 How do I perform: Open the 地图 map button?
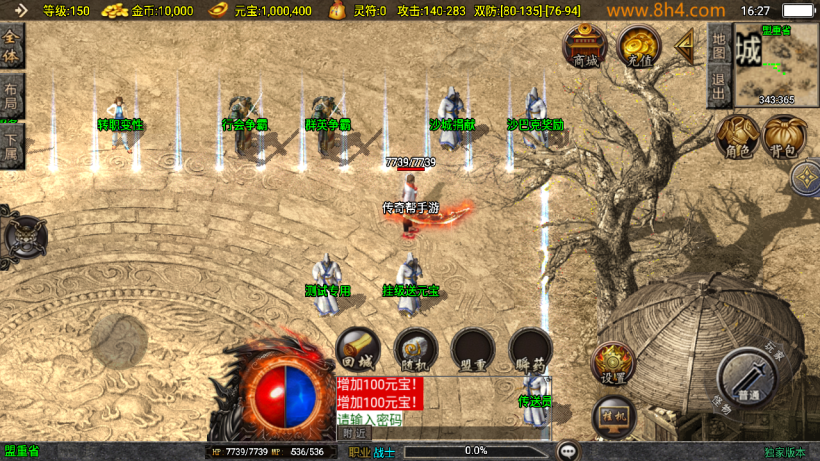(x=719, y=47)
